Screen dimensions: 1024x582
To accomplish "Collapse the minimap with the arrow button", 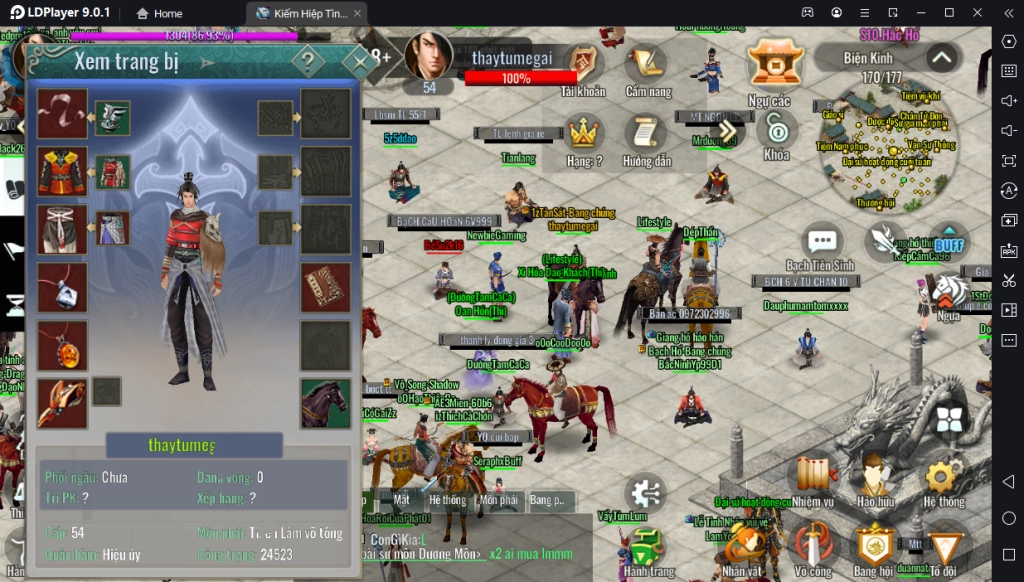I will [x=940, y=58].
